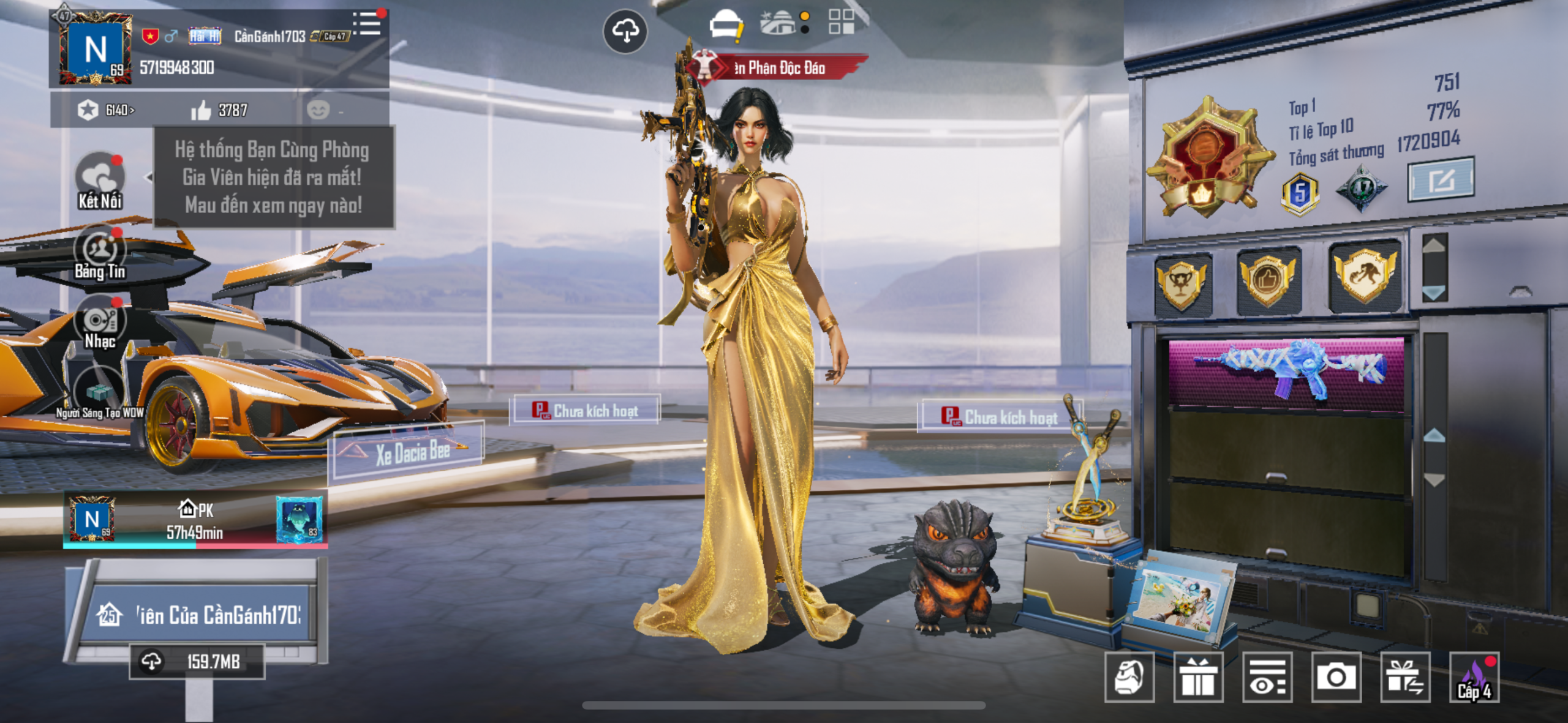Give a like with the thumbs-up icon
Screen dimensions: 1568x723
coord(201,111)
